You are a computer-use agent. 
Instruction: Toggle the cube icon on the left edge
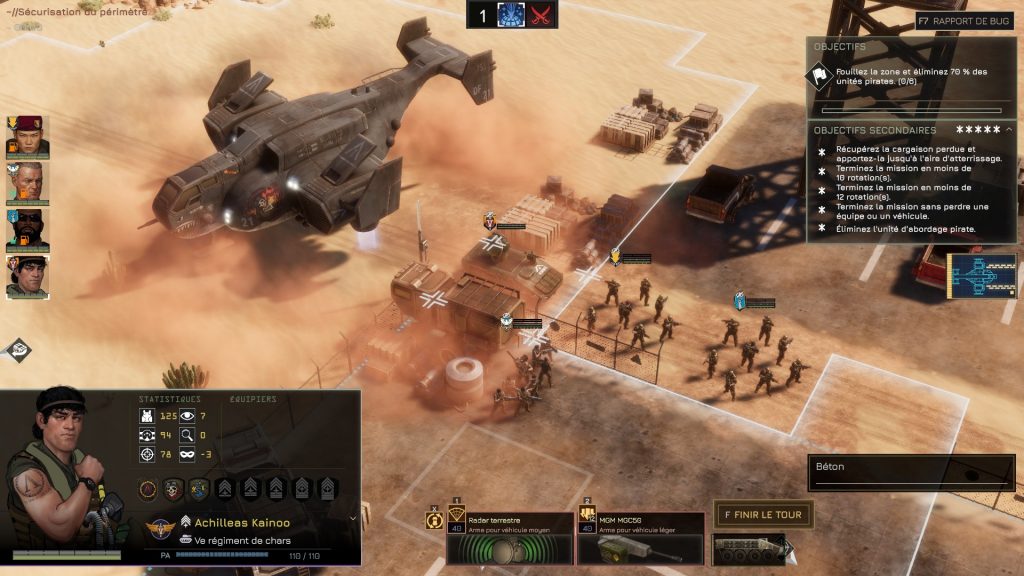(17, 350)
